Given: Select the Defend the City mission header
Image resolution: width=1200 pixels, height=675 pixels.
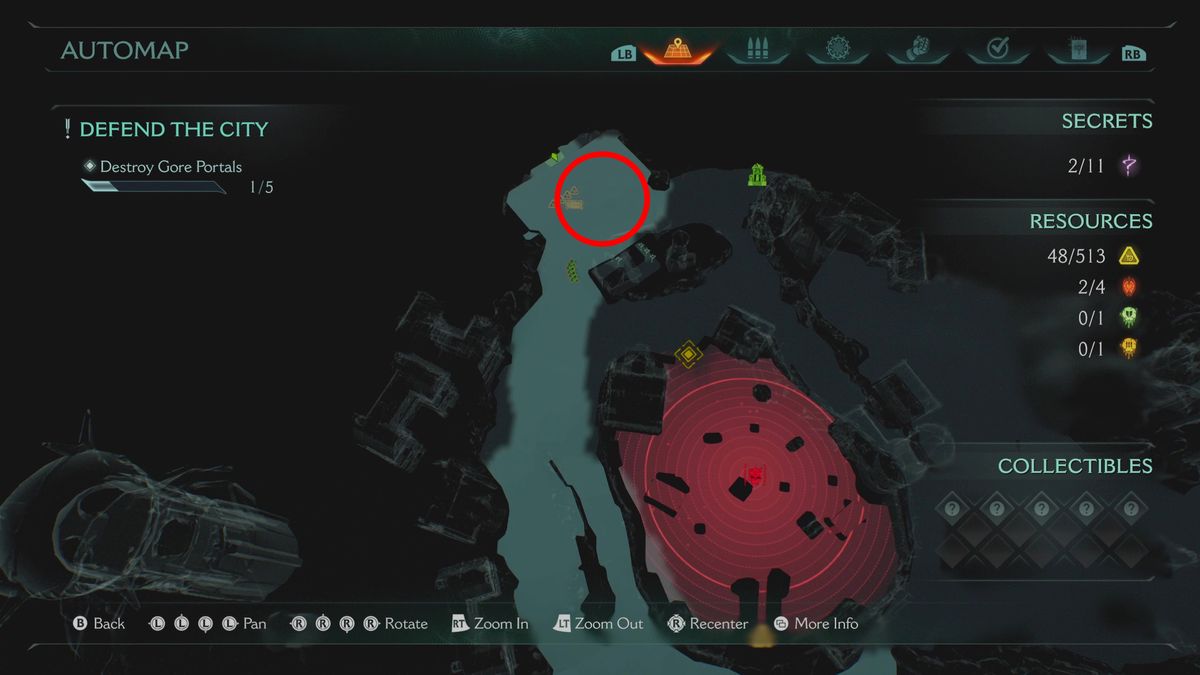Looking at the screenshot, I should 173,129.
